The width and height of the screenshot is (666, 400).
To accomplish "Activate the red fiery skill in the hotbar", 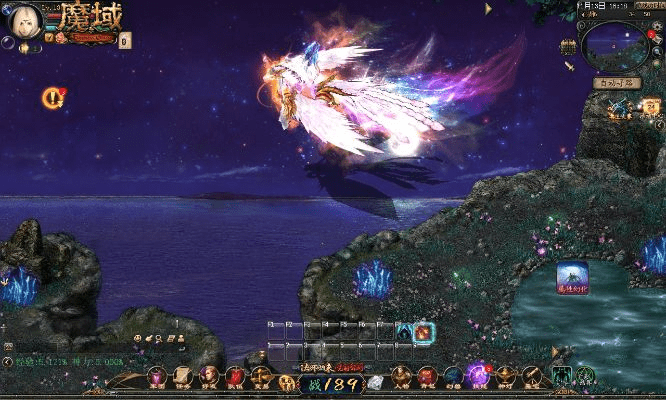I will pos(424,331).
